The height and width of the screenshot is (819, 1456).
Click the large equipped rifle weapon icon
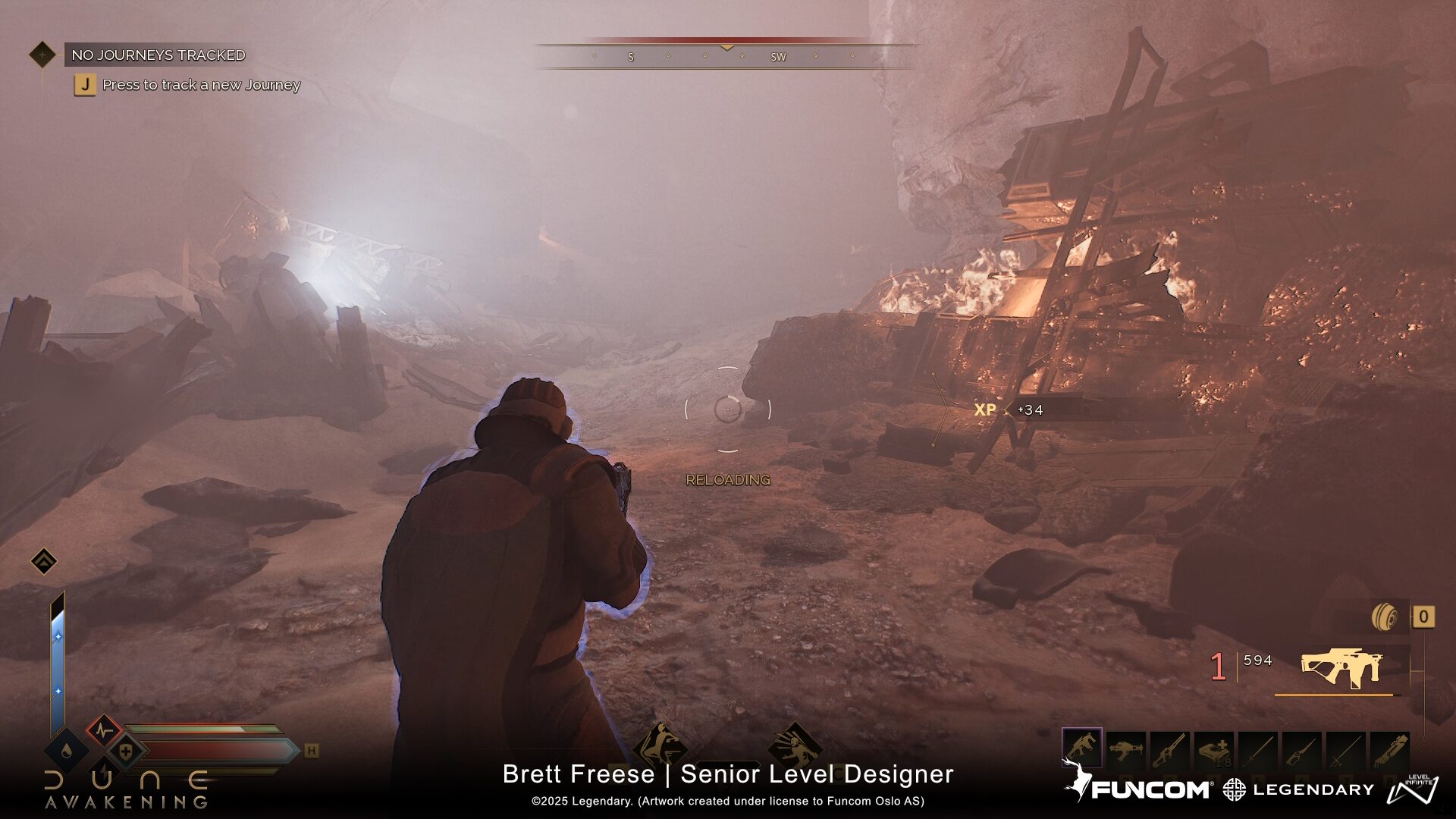(1341, 667)
